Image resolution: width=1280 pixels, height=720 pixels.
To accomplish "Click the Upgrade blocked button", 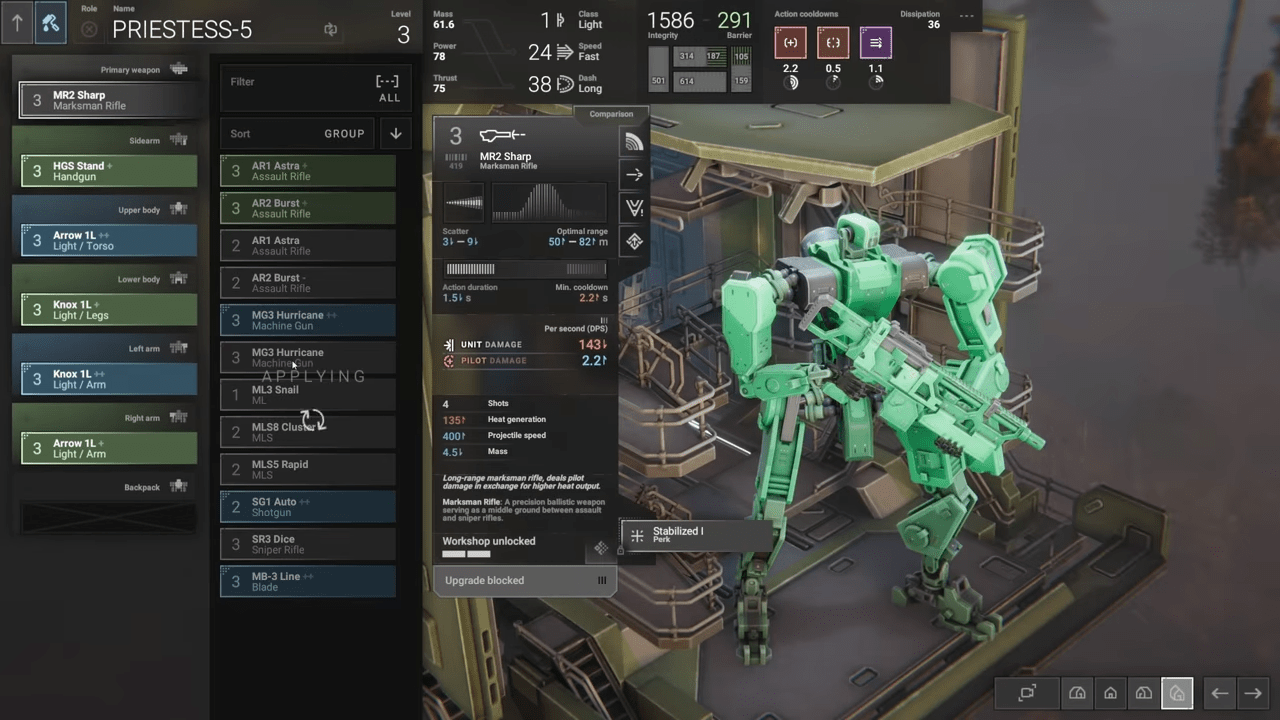I will [x=524, y=581].
